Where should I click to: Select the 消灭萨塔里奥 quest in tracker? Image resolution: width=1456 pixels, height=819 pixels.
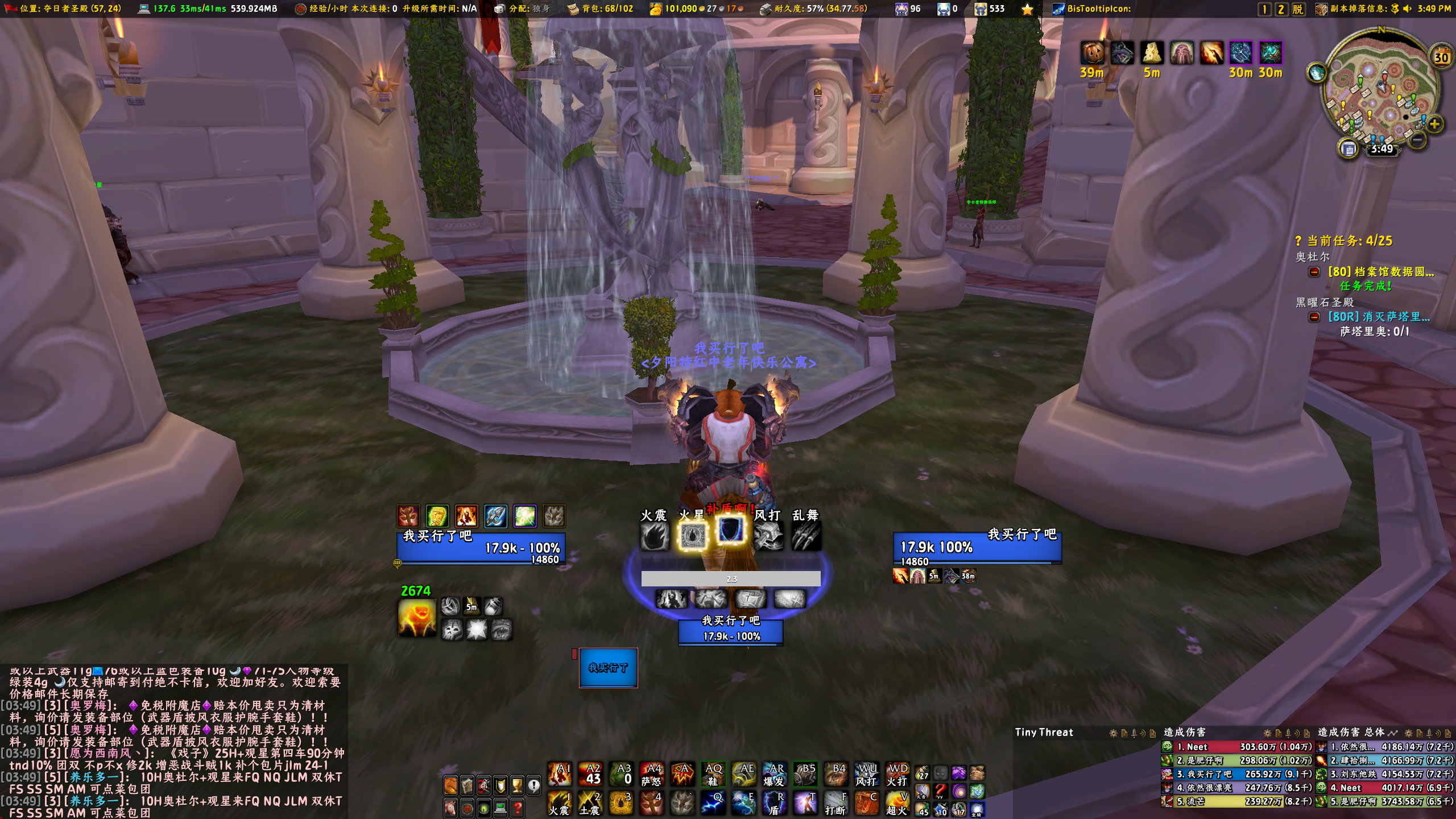click(x=1379, y=317)
